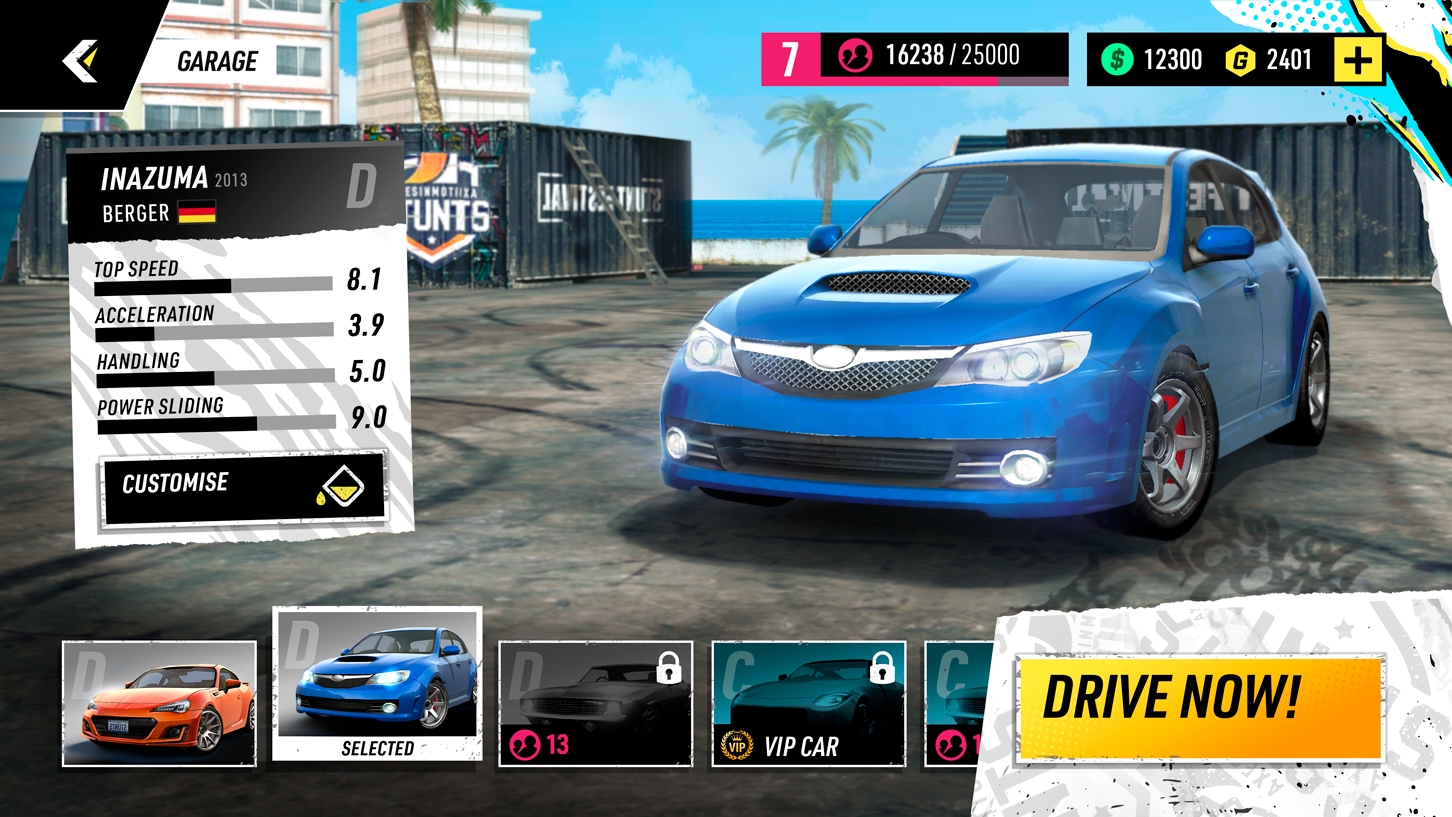Click the German flag next to Berger
Image resolution: width=1452 pixels, height=817 pixels.
pyautogui.click(x=196, y=214)
